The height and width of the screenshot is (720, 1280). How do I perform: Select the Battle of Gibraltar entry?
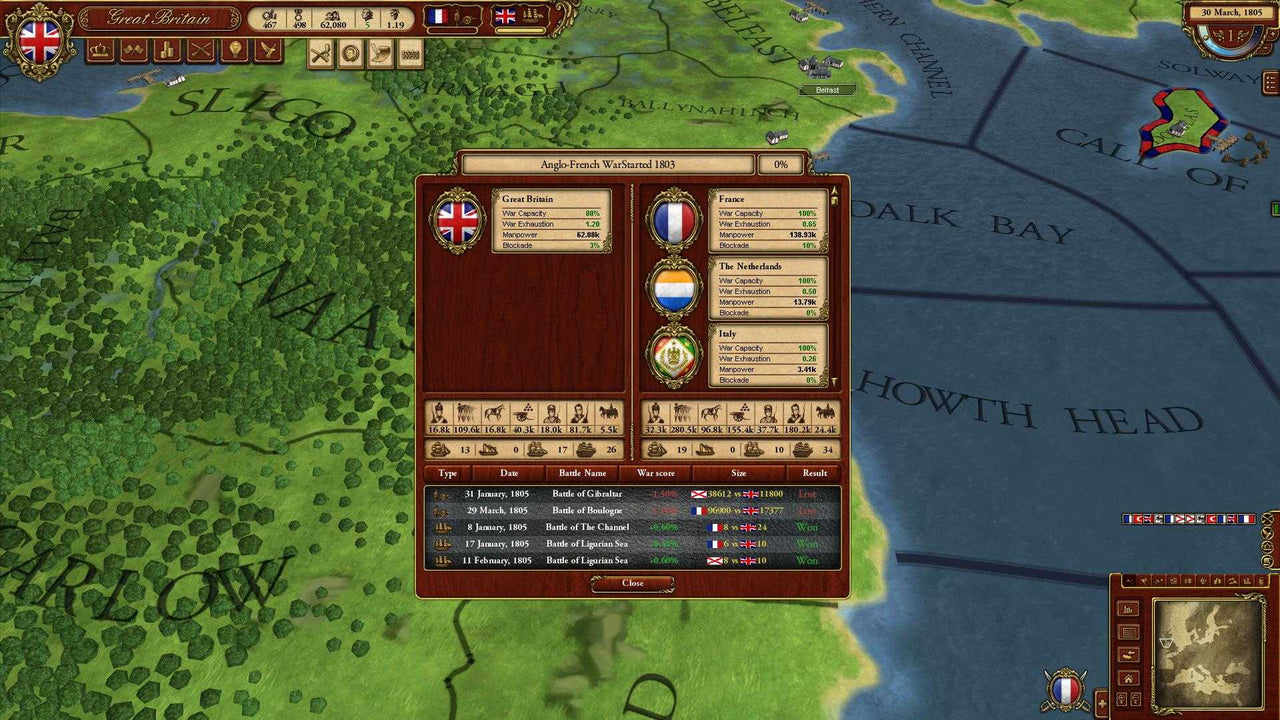click(588, 493)
